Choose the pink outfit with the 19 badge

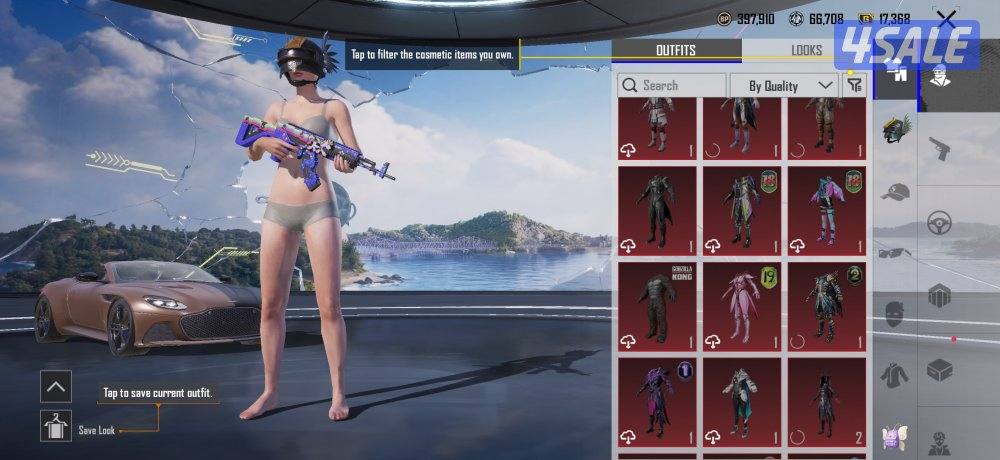point(742,303)
